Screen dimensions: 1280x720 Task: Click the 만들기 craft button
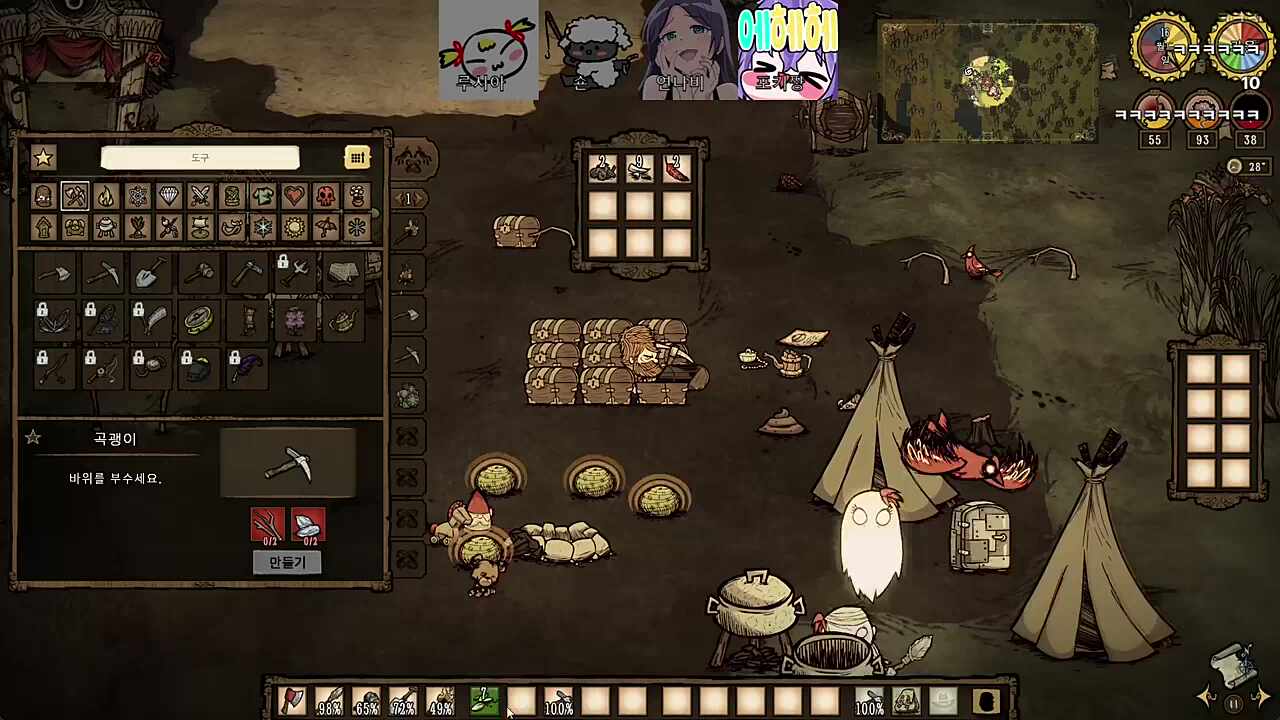pyautogui.click(x=287, y=562)
